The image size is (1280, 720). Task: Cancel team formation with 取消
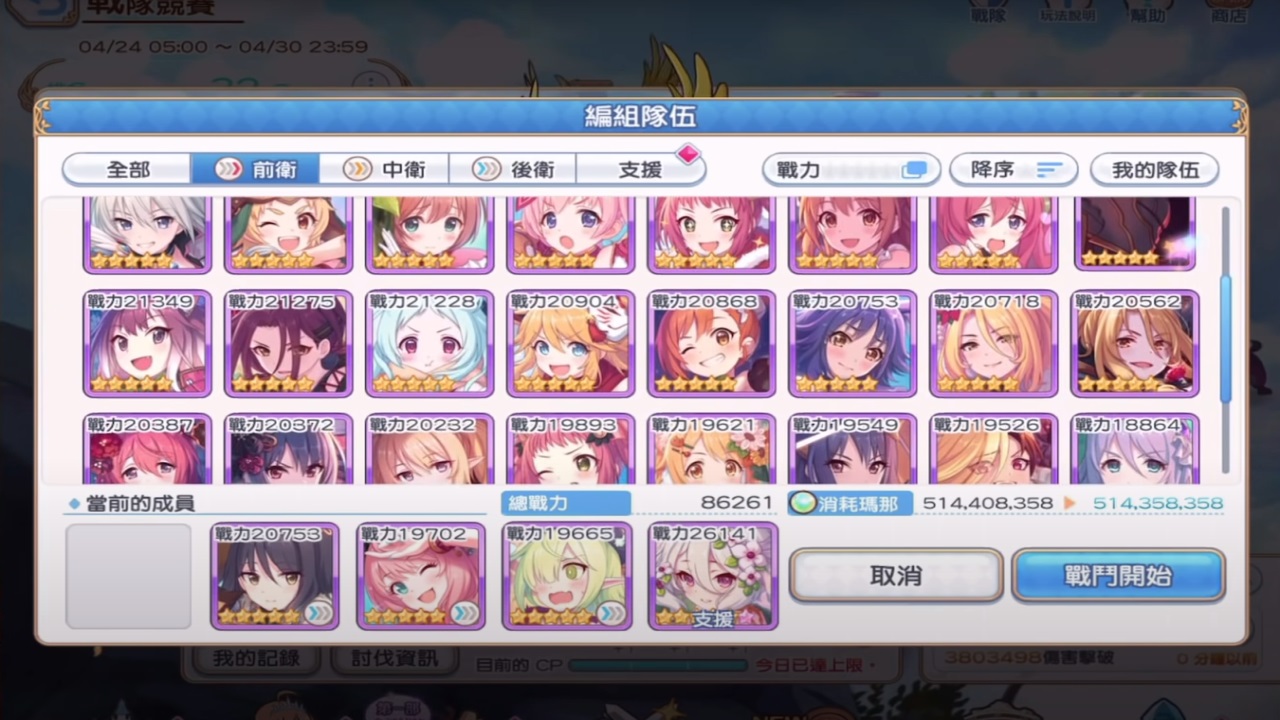(x=895, y=576)
